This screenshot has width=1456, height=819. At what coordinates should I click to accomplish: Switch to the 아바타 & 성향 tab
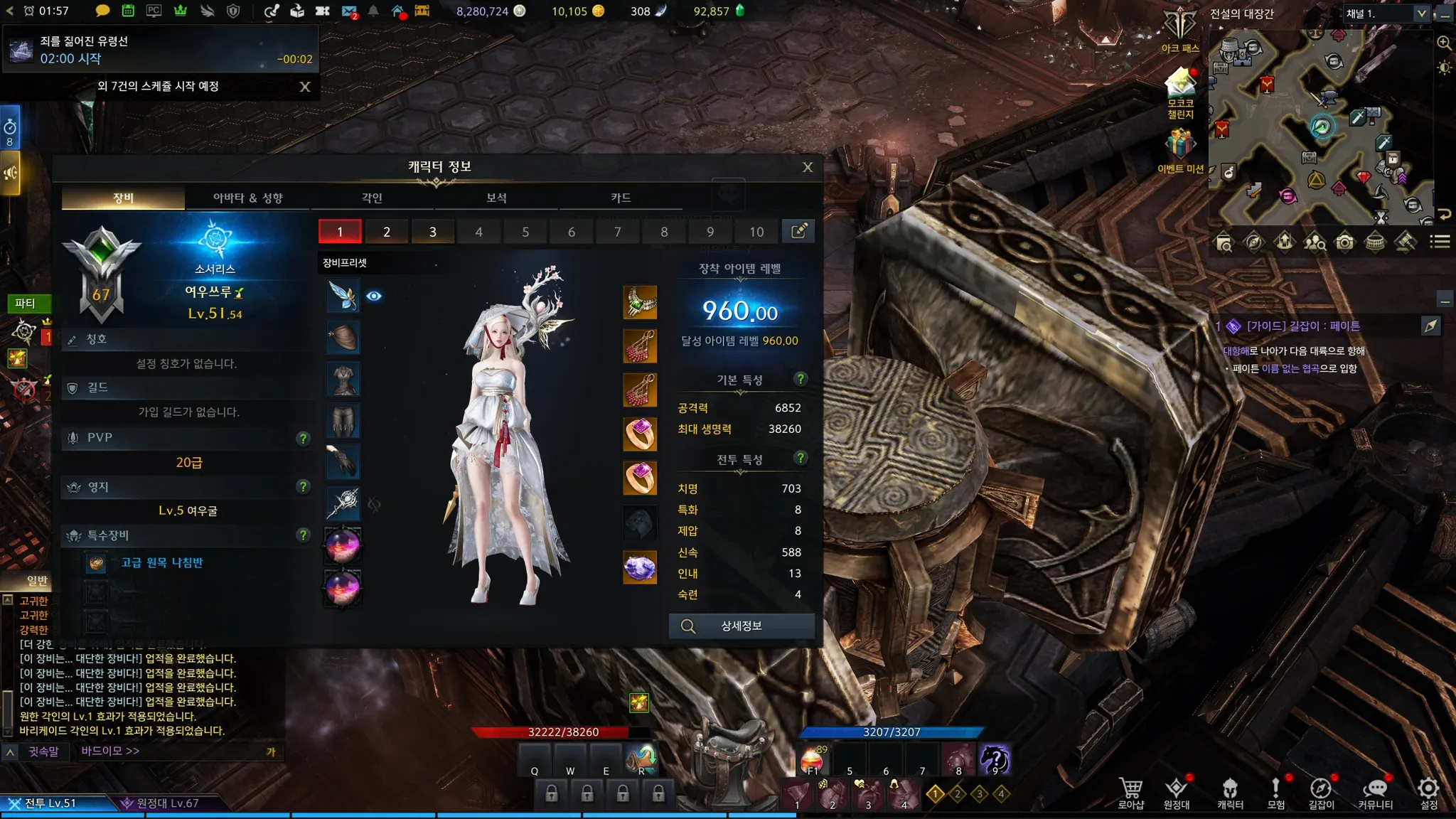pyautogui.click(x=247, y=198)
